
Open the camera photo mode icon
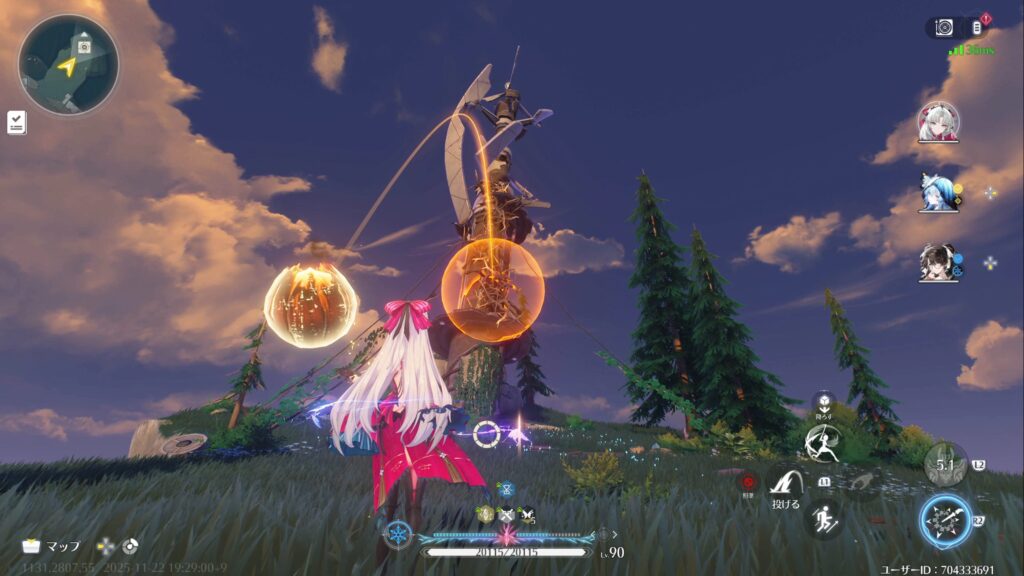944,28
